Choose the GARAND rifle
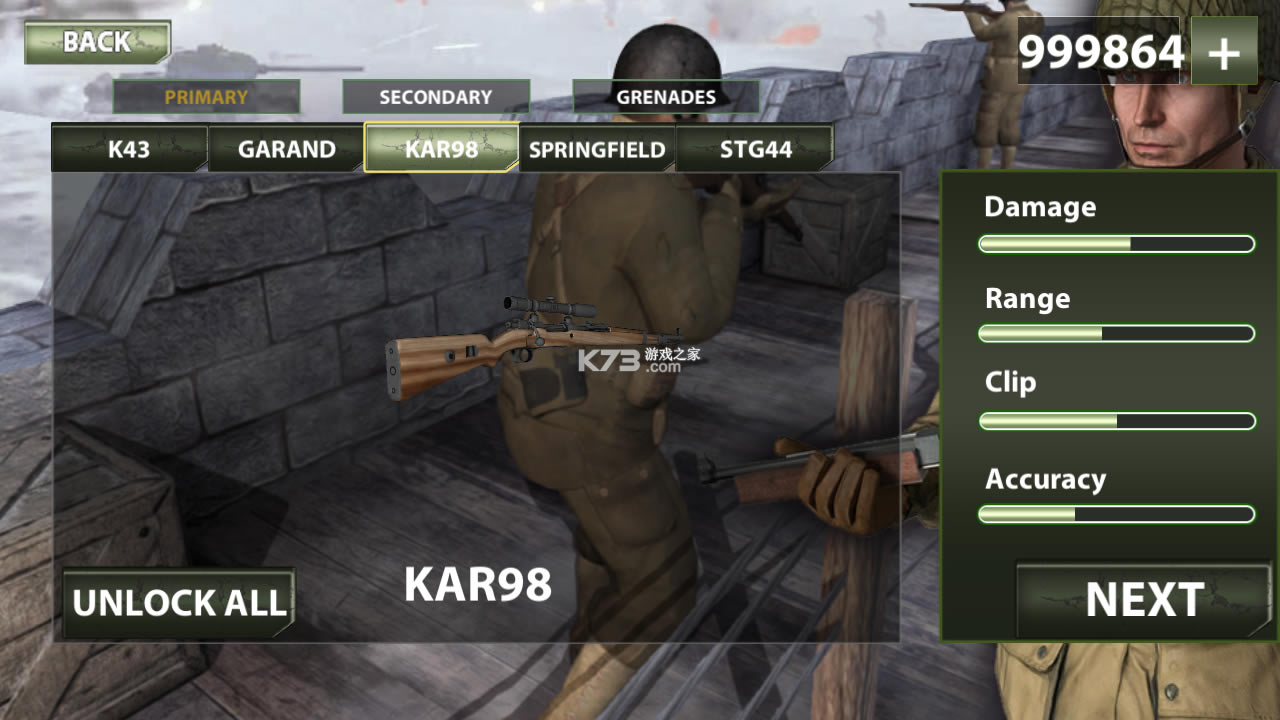 point(286,149)
